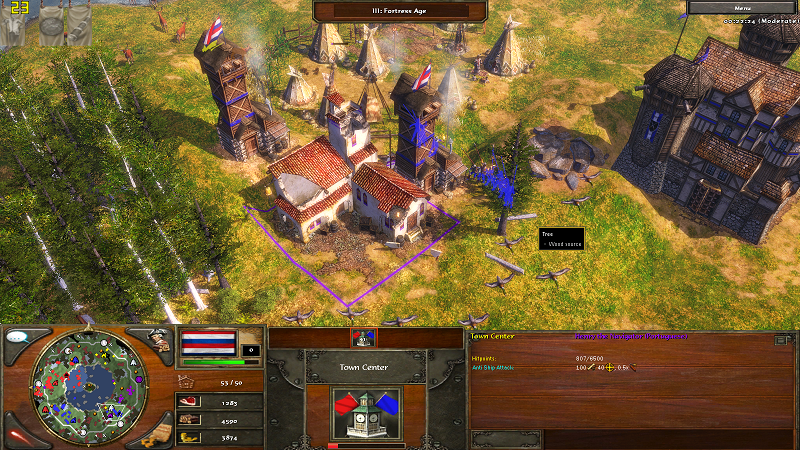Click the population house icon
This screenshot has width=800, height=450.
[x=186, y=381]
